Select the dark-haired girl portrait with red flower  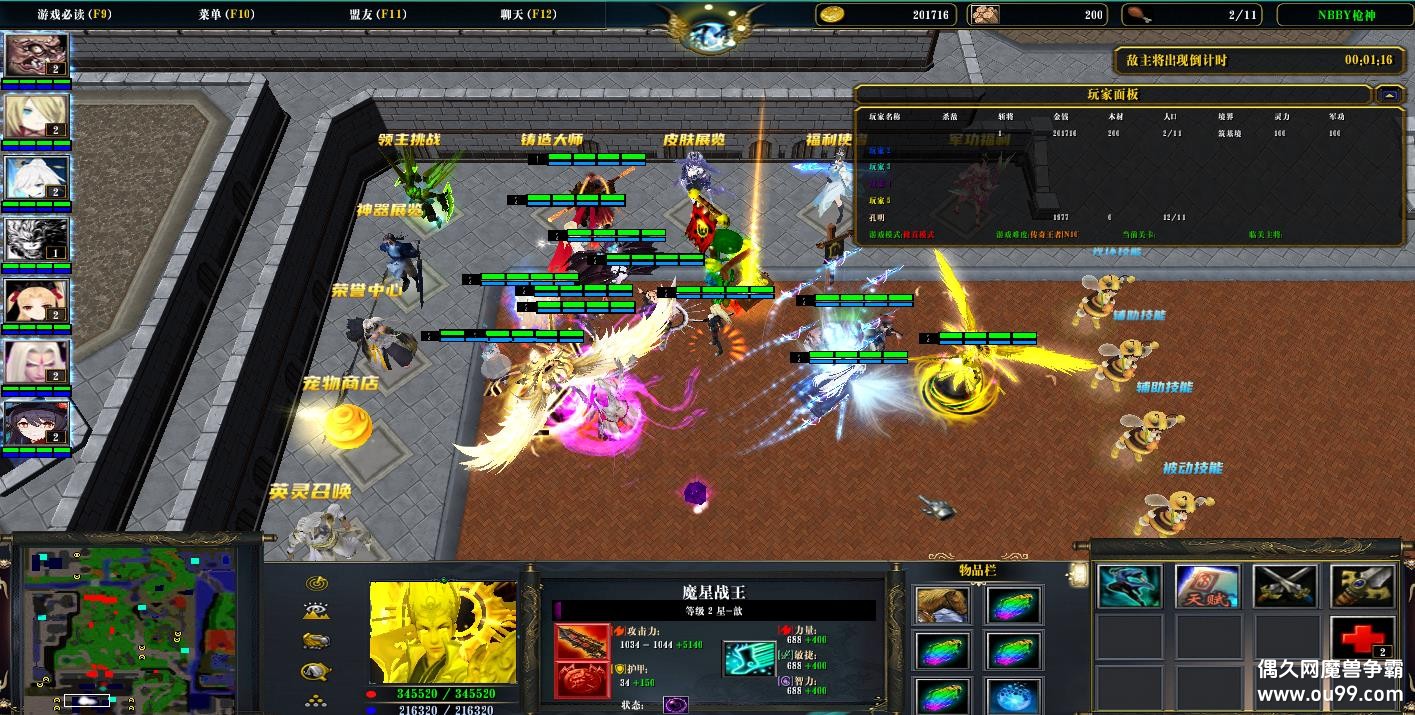[x=37, y=424]
